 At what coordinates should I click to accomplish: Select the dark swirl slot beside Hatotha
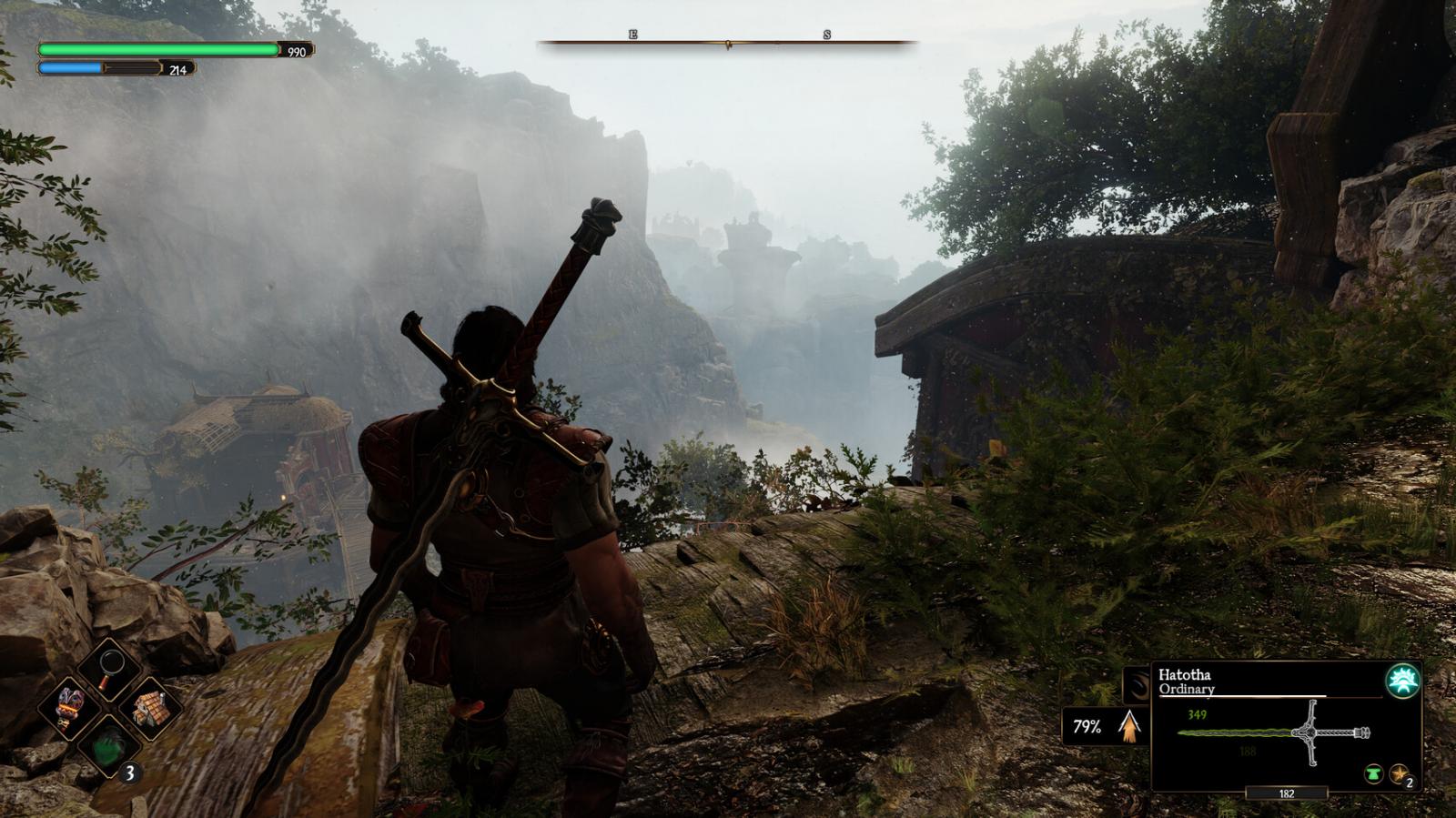coord(1137,684)
